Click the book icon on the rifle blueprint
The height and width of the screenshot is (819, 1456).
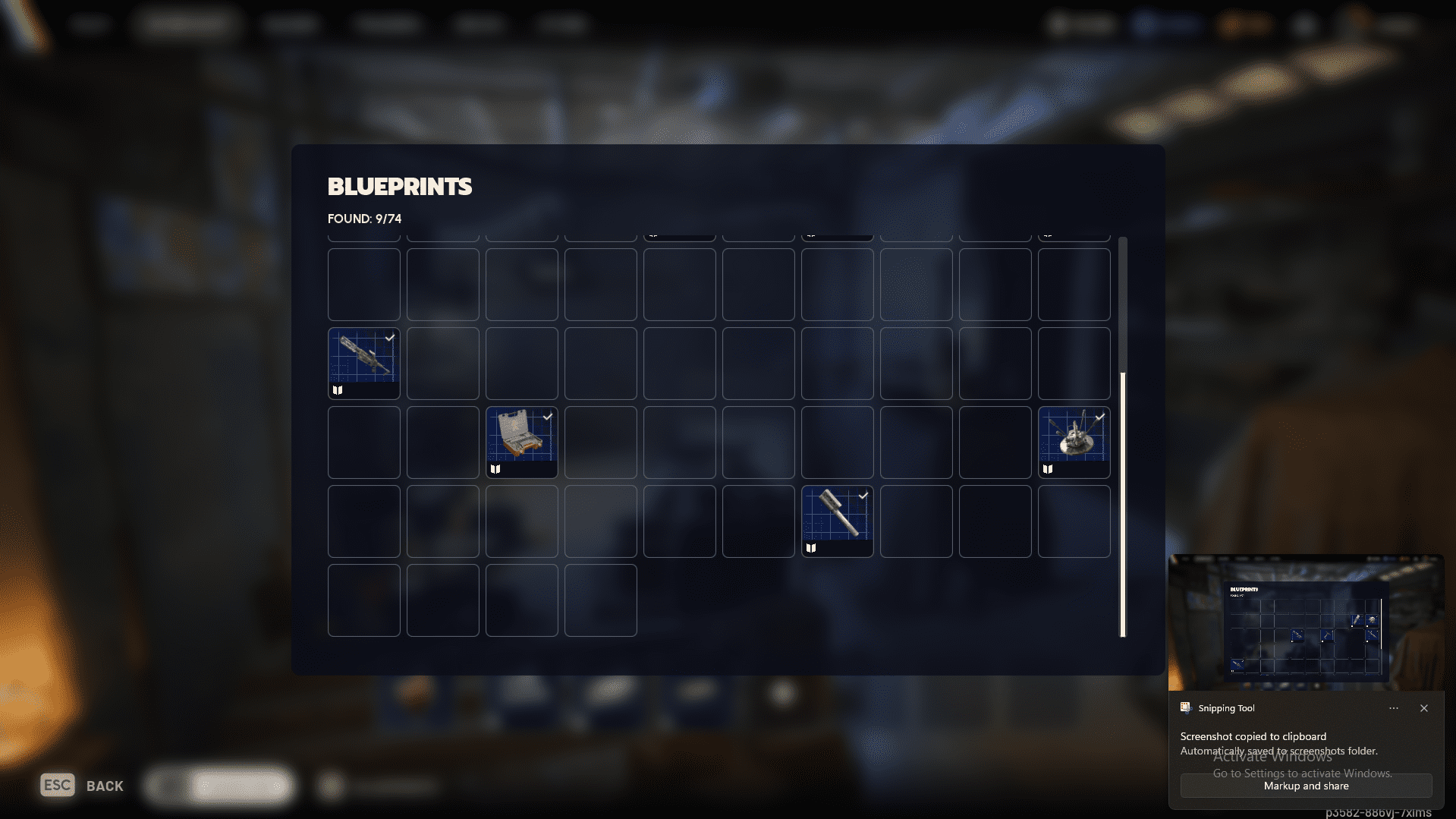pos(338,389)
